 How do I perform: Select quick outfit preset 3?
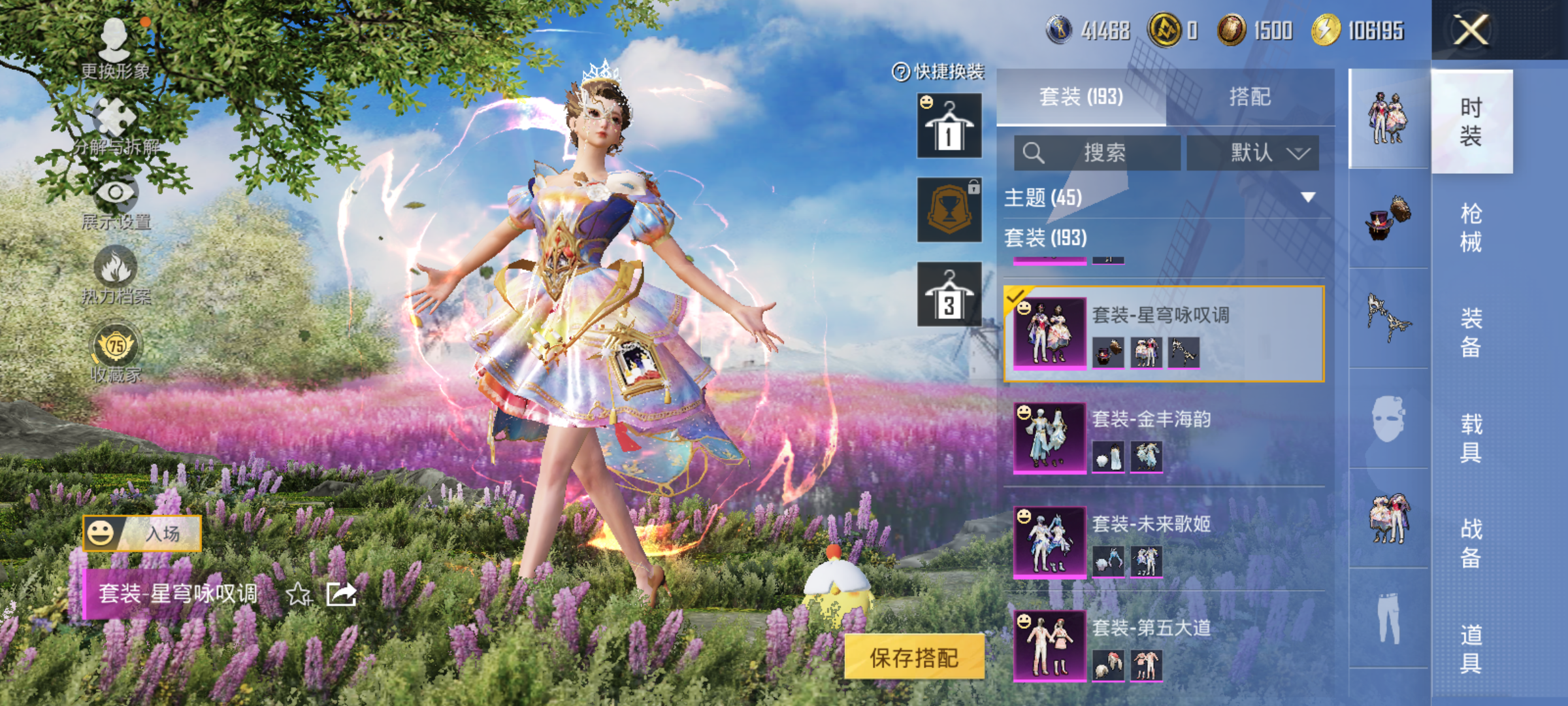[949, 294]
